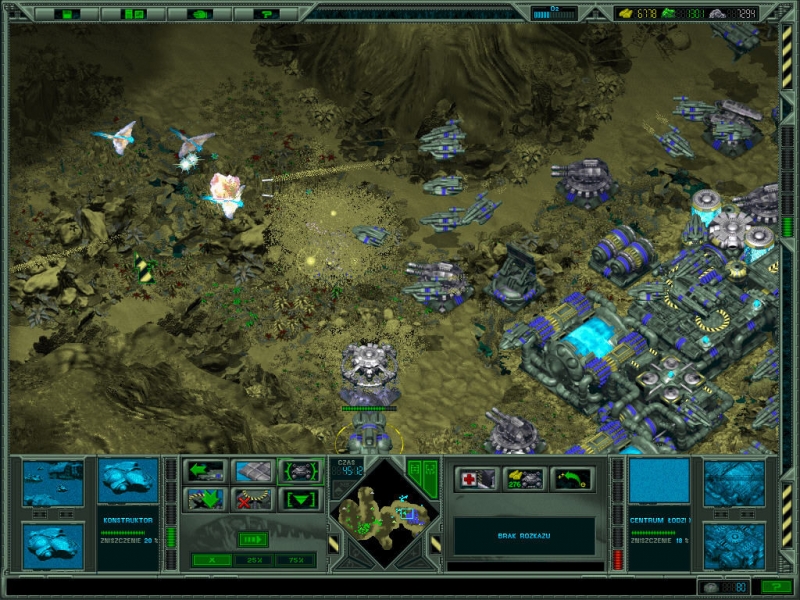Click the green down-arrow over hazard stripes
Screen dimensions: 800x600
(206, 498)
